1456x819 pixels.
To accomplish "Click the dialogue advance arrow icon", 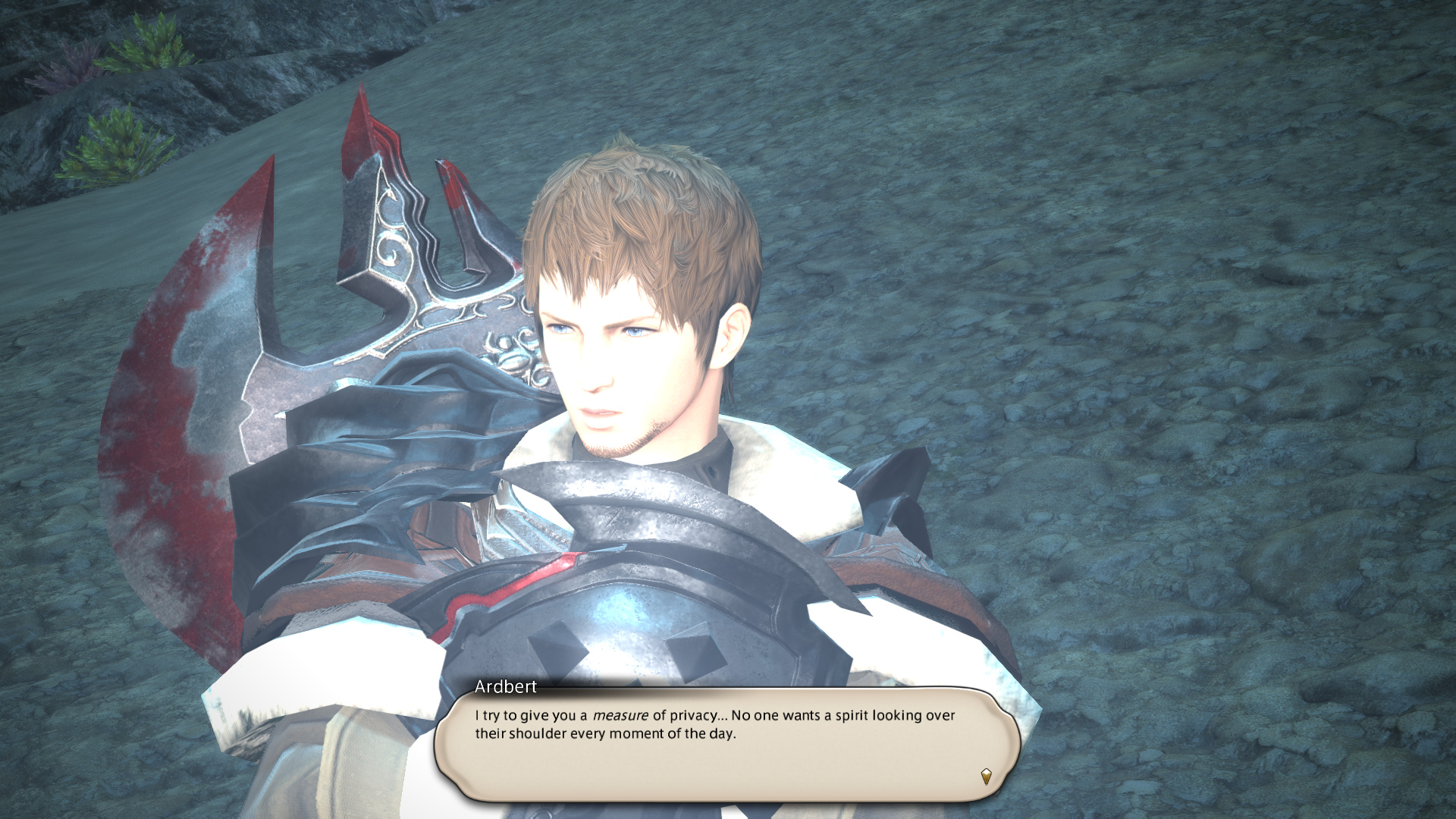I will click(986, 776).
